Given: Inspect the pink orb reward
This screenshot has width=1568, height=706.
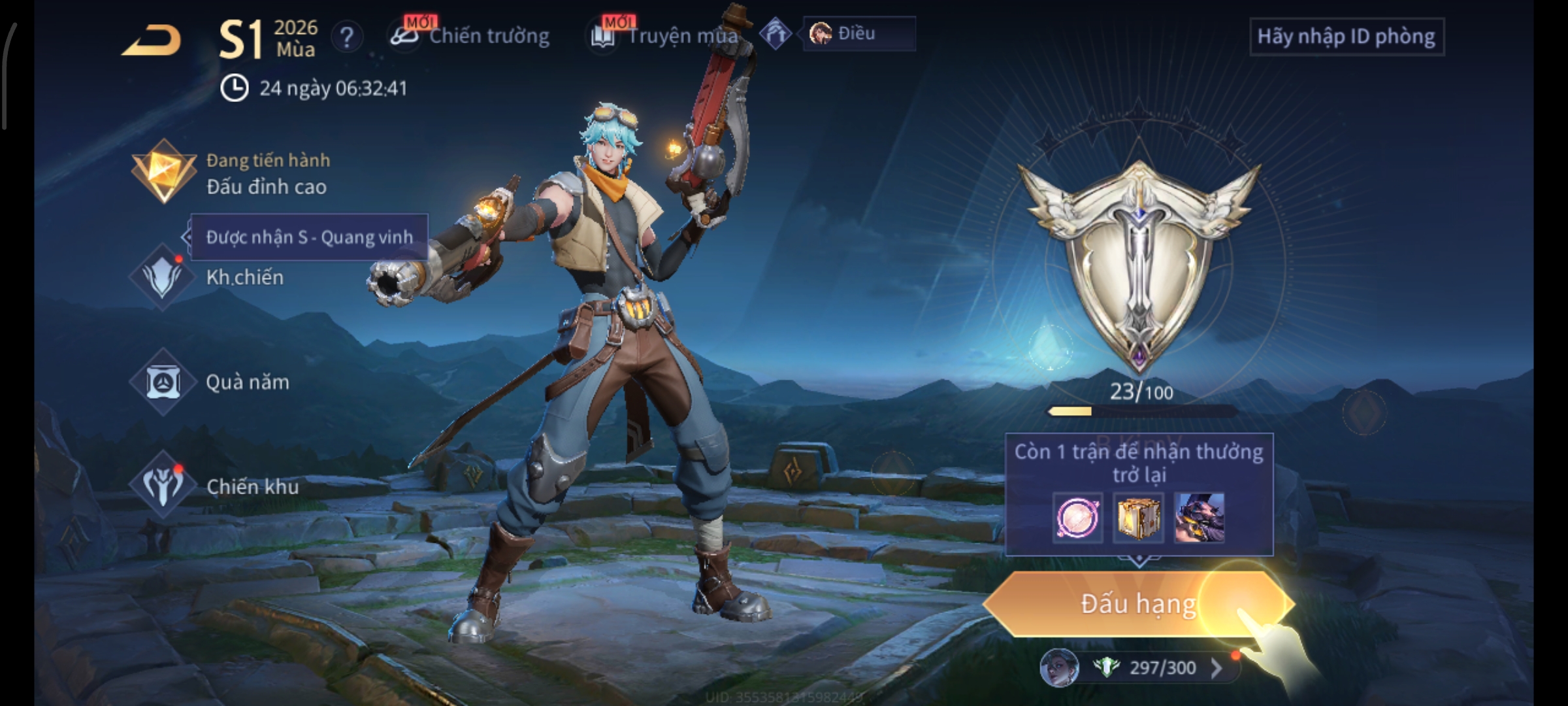Looking at the screenshot, I should click(1077, 518).
